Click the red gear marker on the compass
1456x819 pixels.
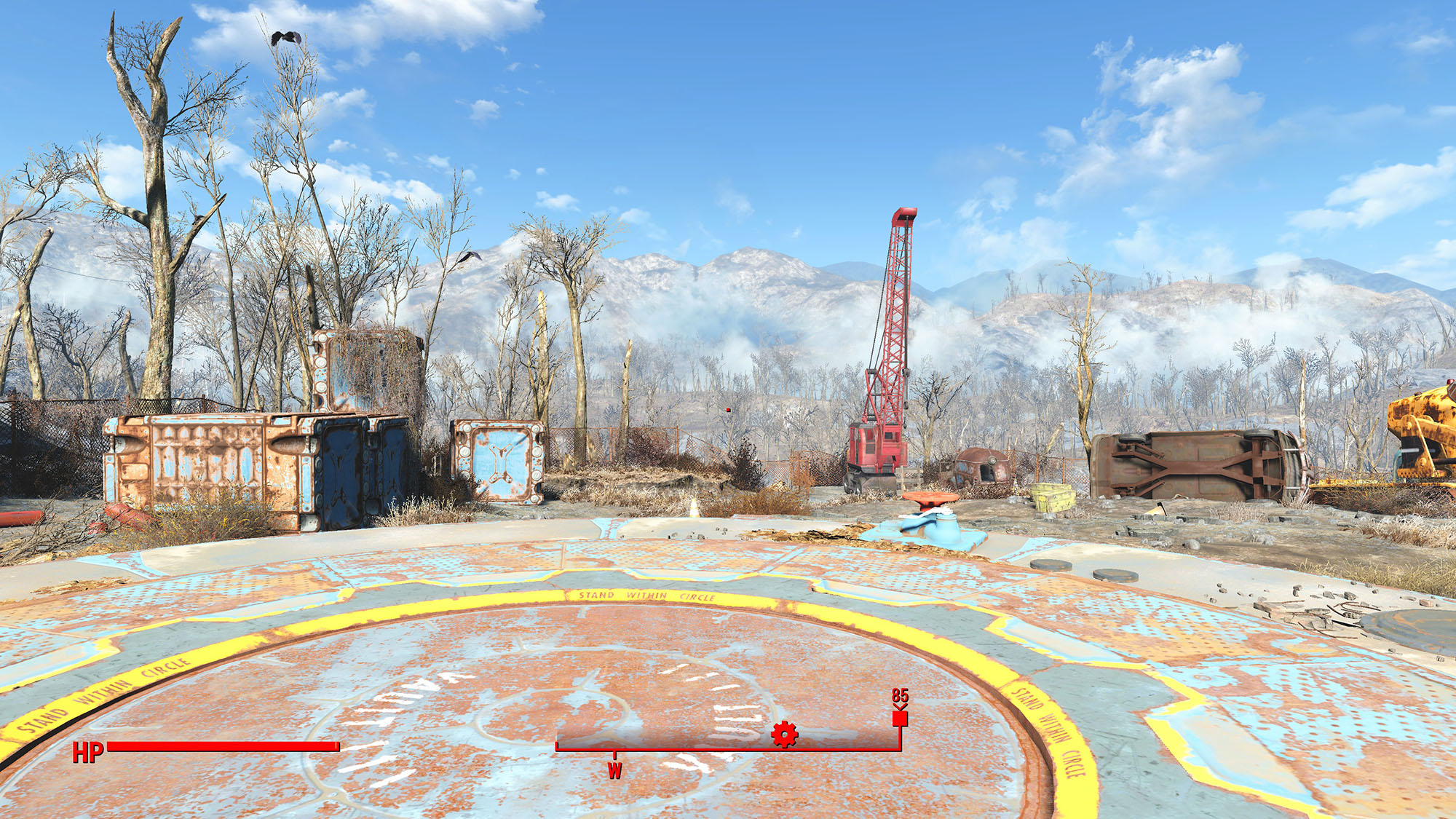784,734
